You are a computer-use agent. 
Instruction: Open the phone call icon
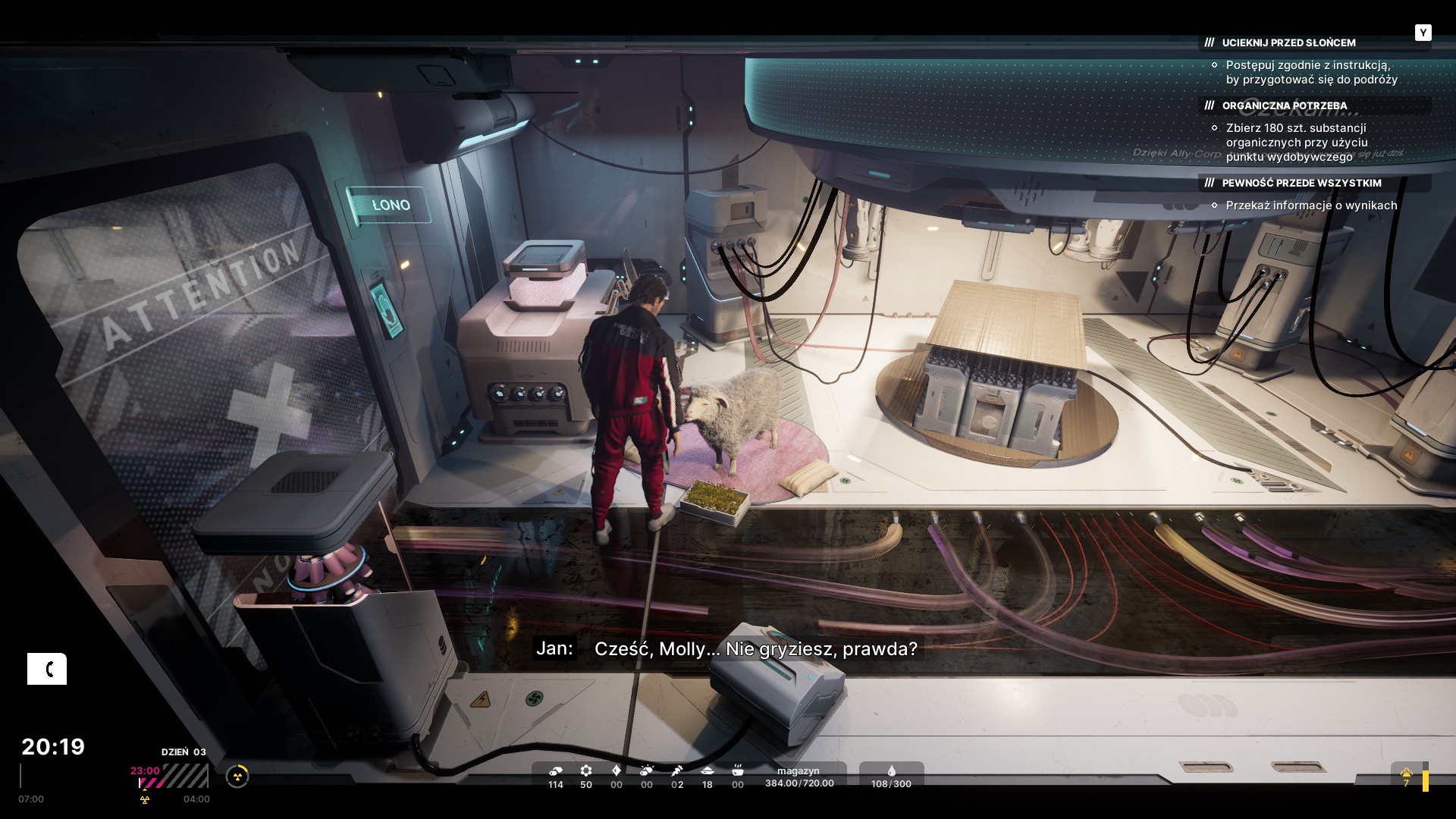coord(47,669)
